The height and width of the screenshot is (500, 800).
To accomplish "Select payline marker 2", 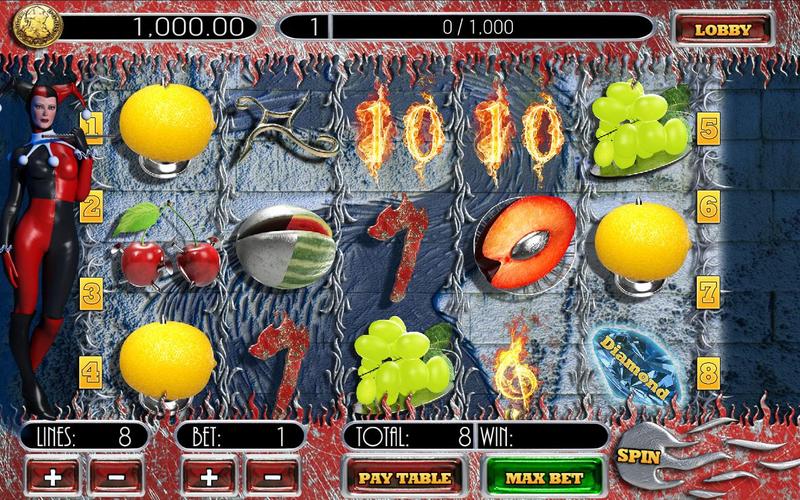I will 92,207.
